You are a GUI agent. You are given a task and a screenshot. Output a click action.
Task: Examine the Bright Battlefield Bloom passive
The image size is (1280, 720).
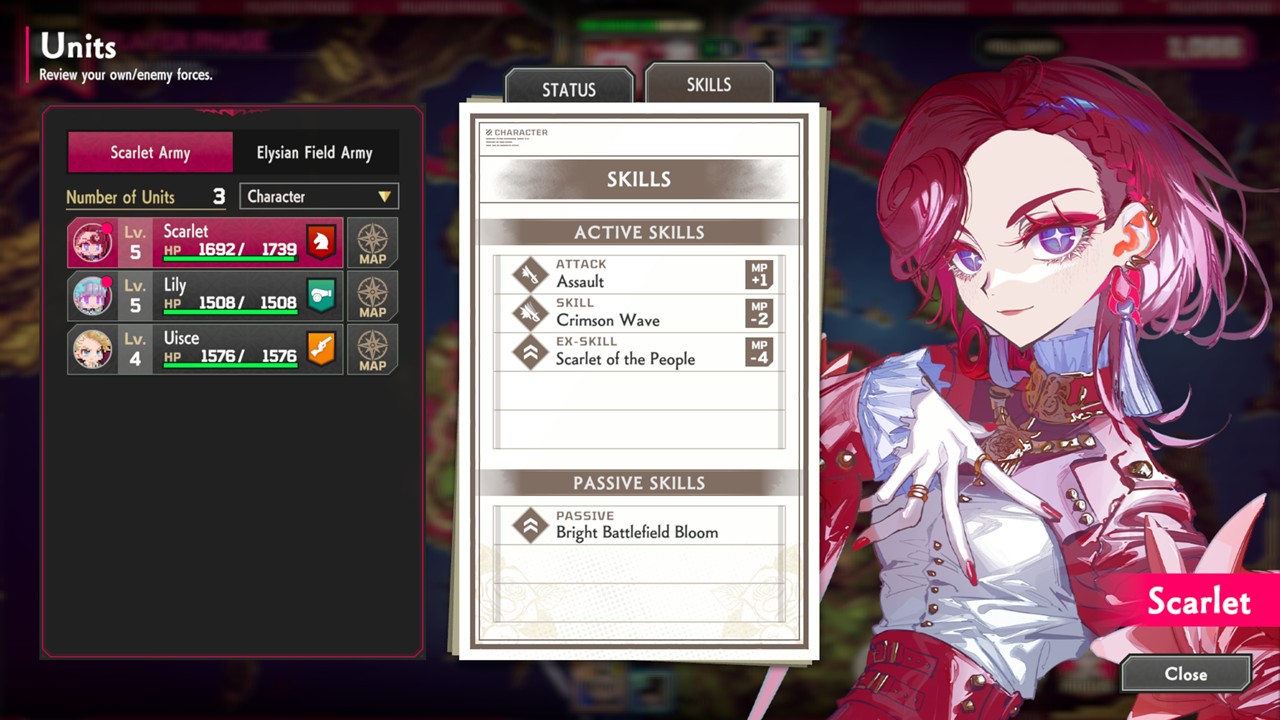point(639,525)
